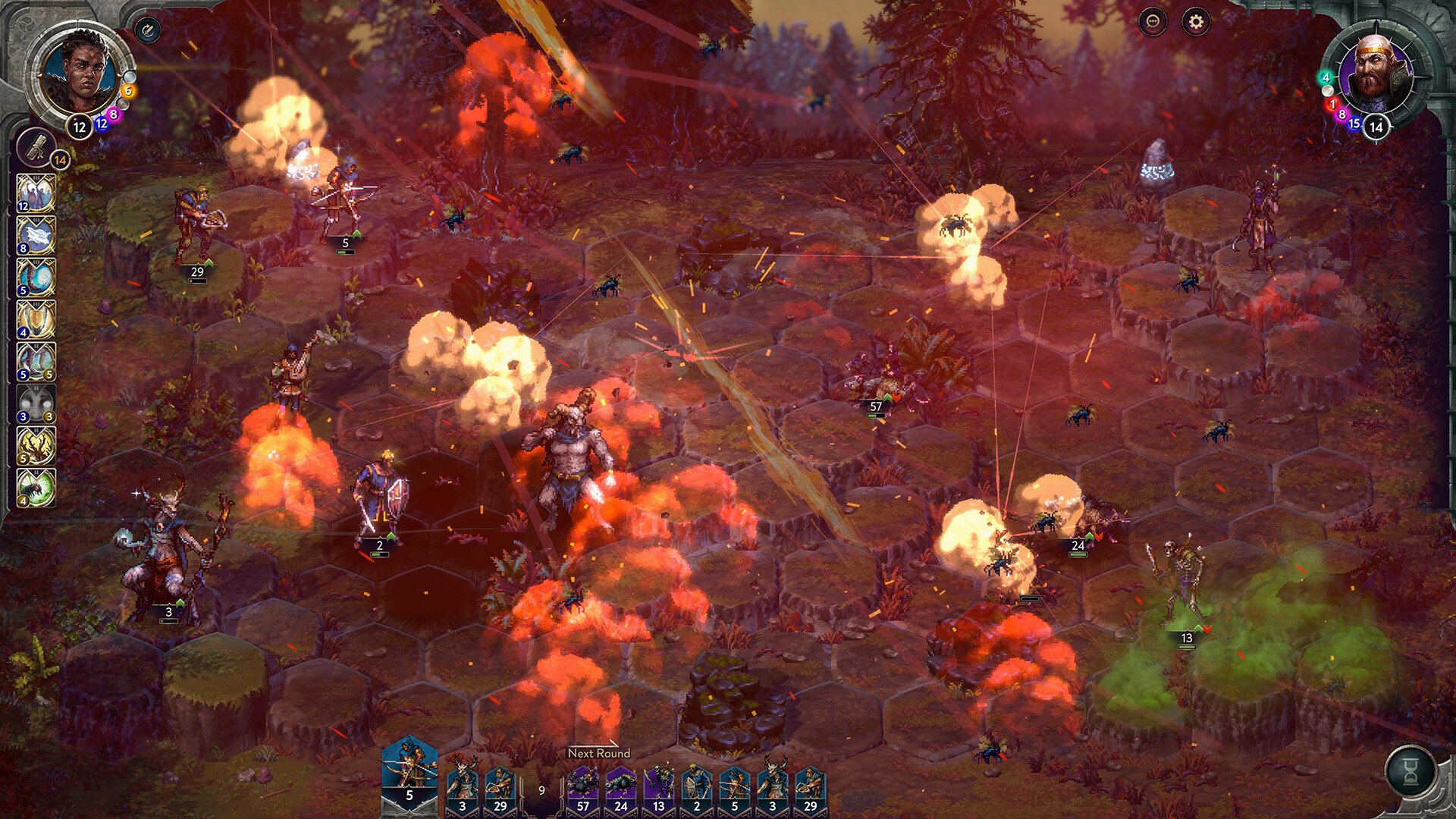Select the greyed-out mask spell
Screen dimensions: 1456x819
36,403
